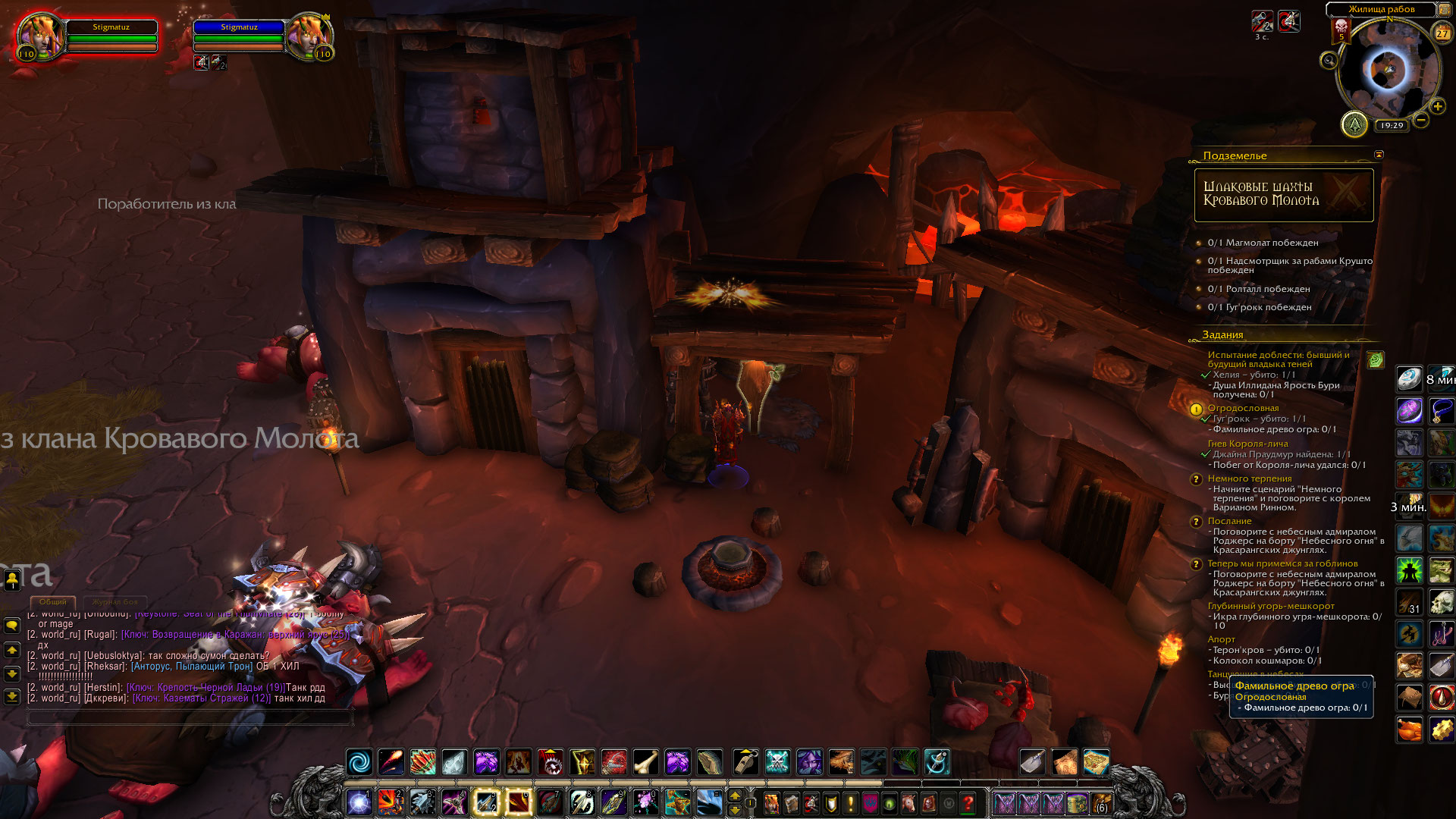Open the friends list button above chat
The width and height of the screenshot is (1456, 819).
[x=12, y=580]
